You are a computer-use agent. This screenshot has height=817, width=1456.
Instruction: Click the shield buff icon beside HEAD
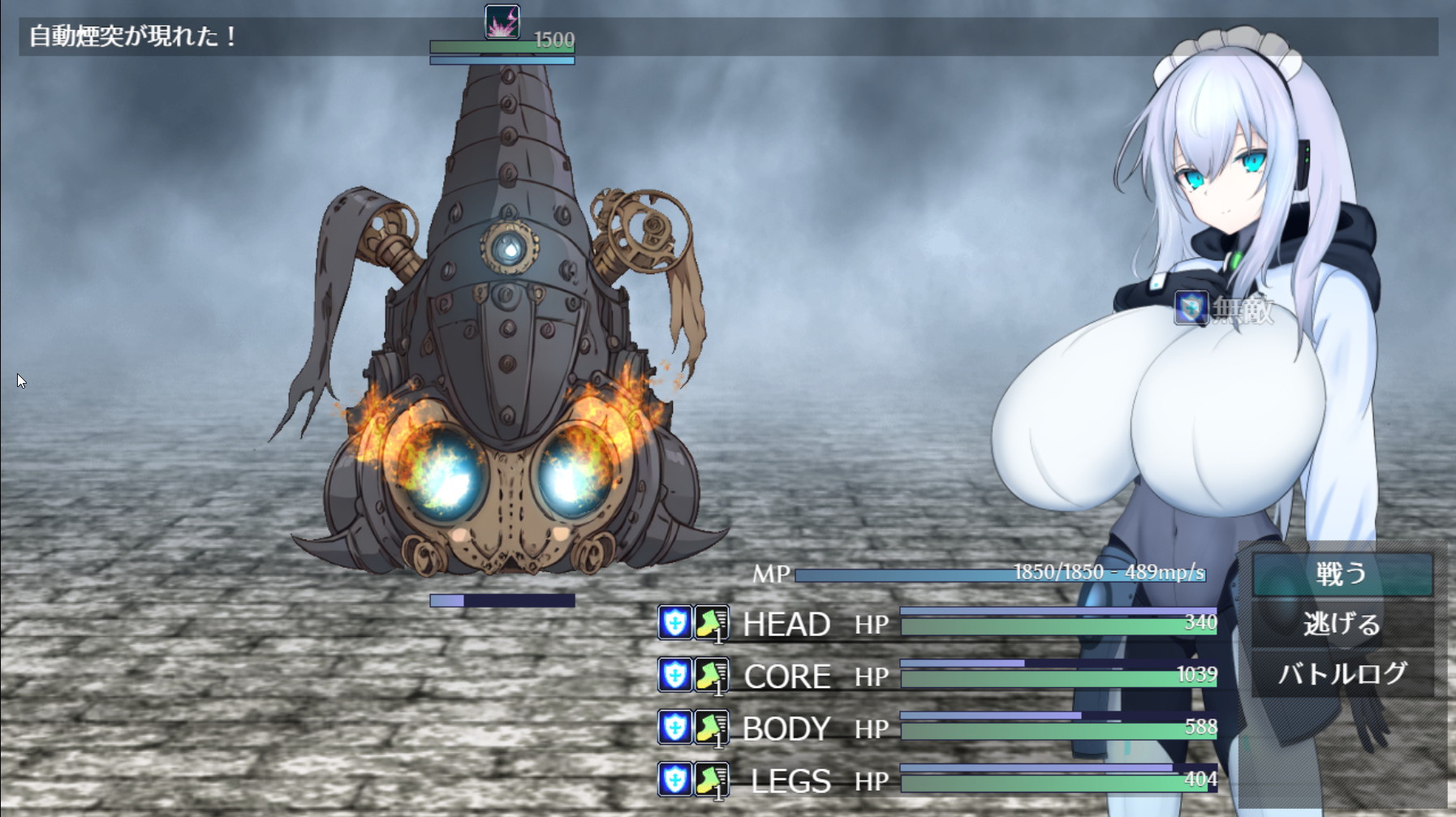point(674,623)
